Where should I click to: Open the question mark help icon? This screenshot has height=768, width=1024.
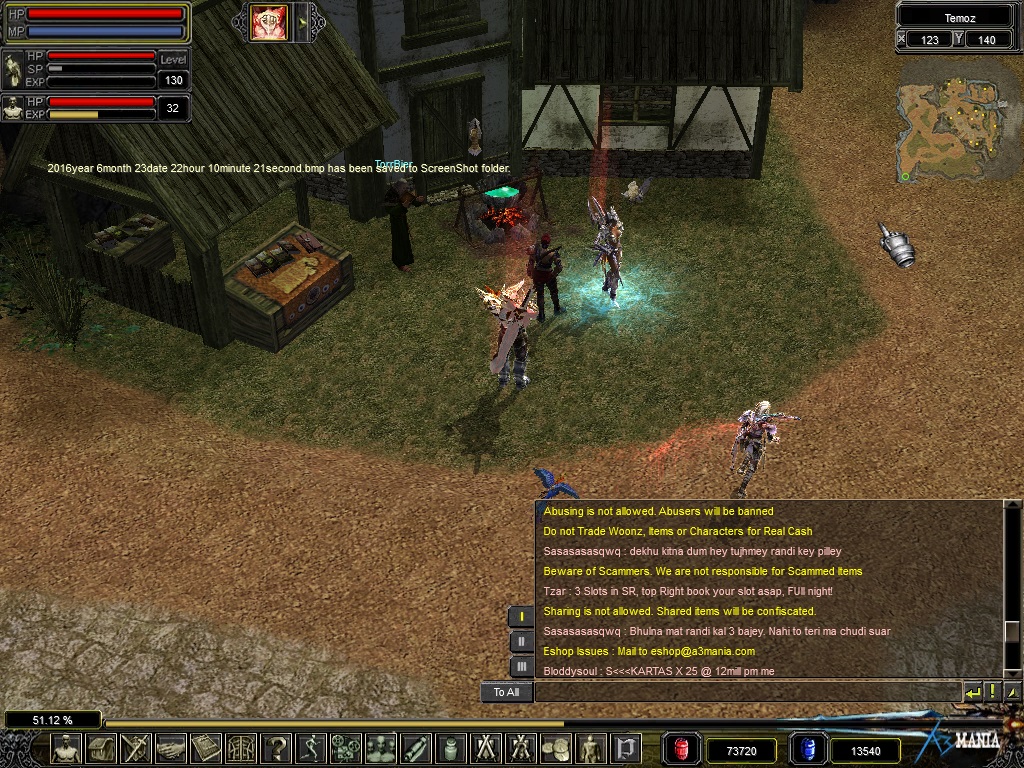[x=277, y=748]
